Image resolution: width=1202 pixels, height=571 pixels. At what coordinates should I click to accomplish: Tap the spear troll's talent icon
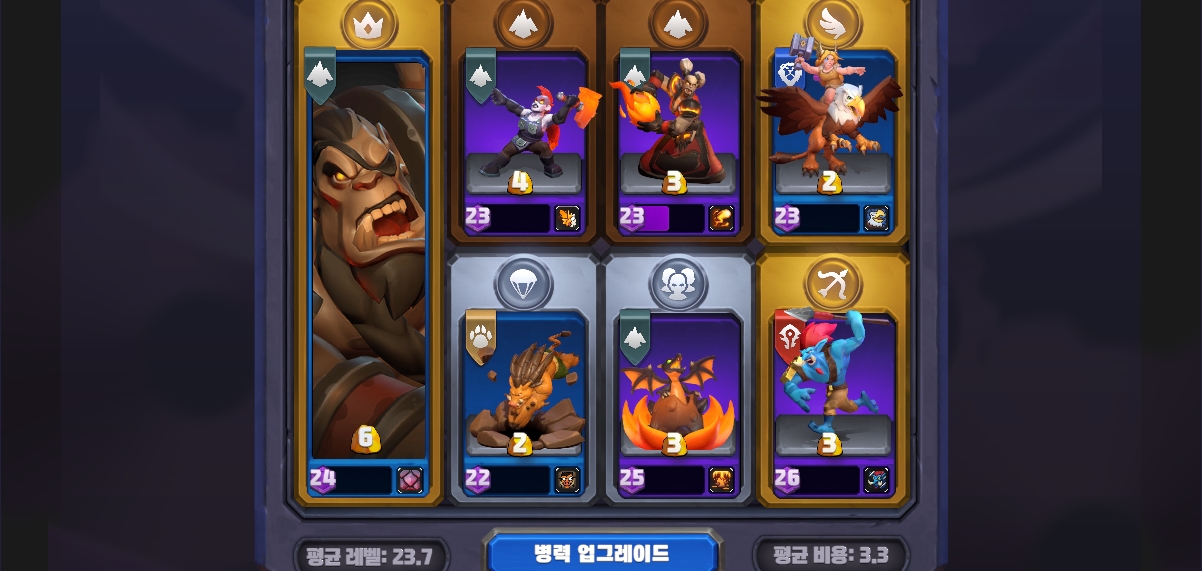[x=876, y=480]
